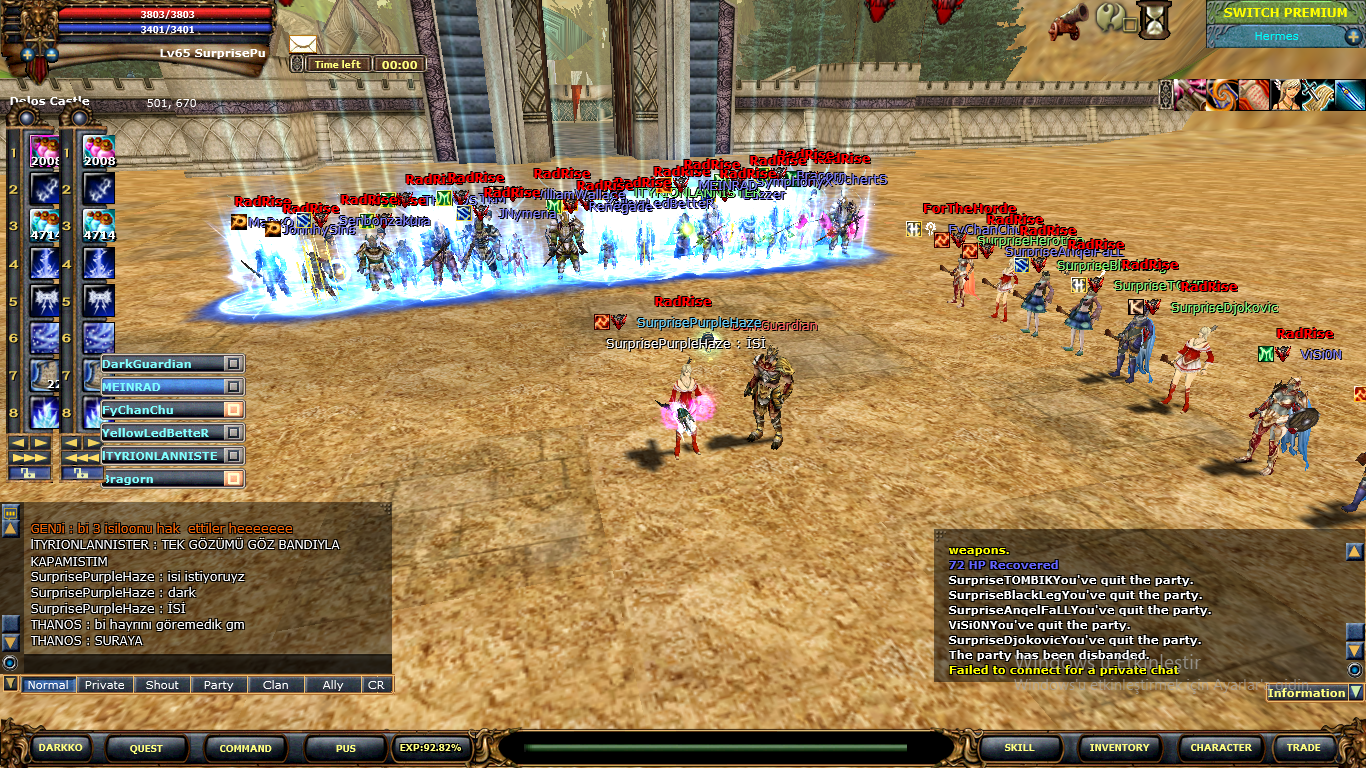This screenshot has width=1366, height=768.
Task: Open the Inventory
Action: pyautogui.click(x=1119, y=747)
